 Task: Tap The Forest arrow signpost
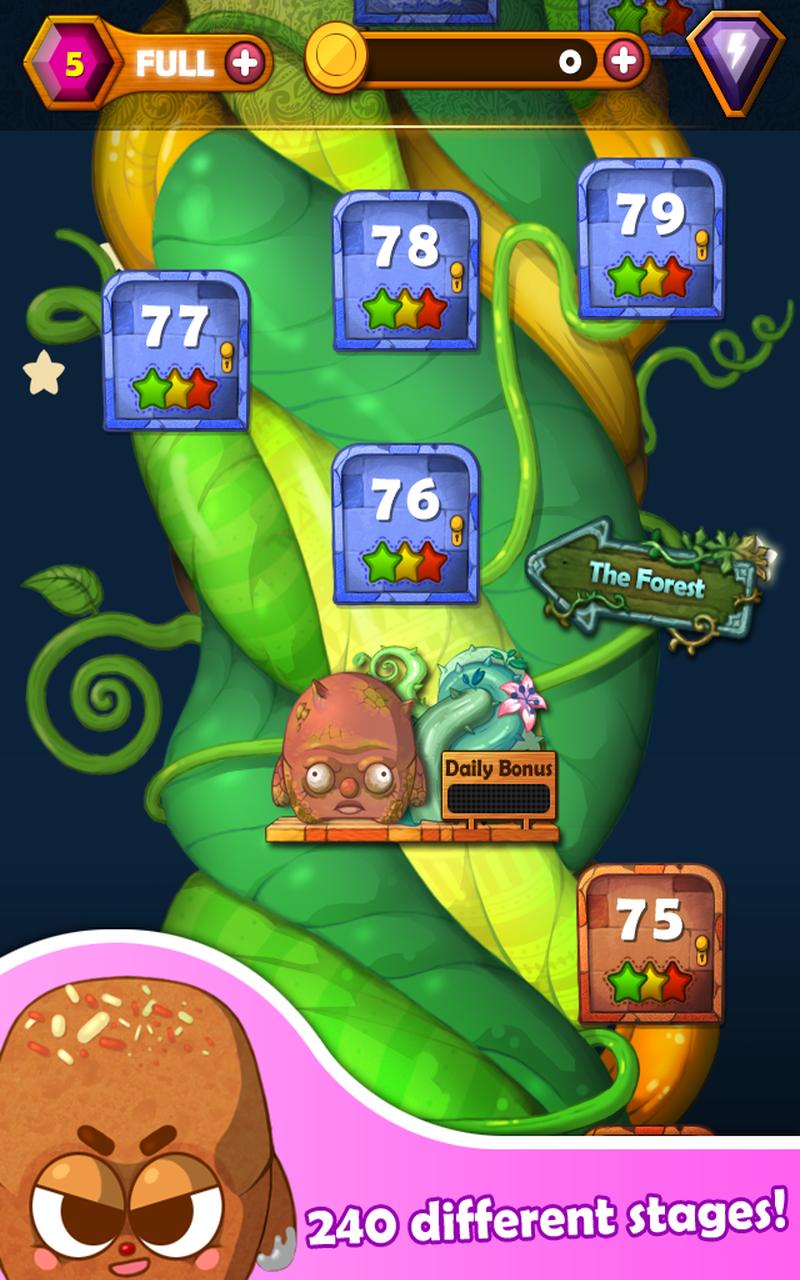tap(645, 580)
